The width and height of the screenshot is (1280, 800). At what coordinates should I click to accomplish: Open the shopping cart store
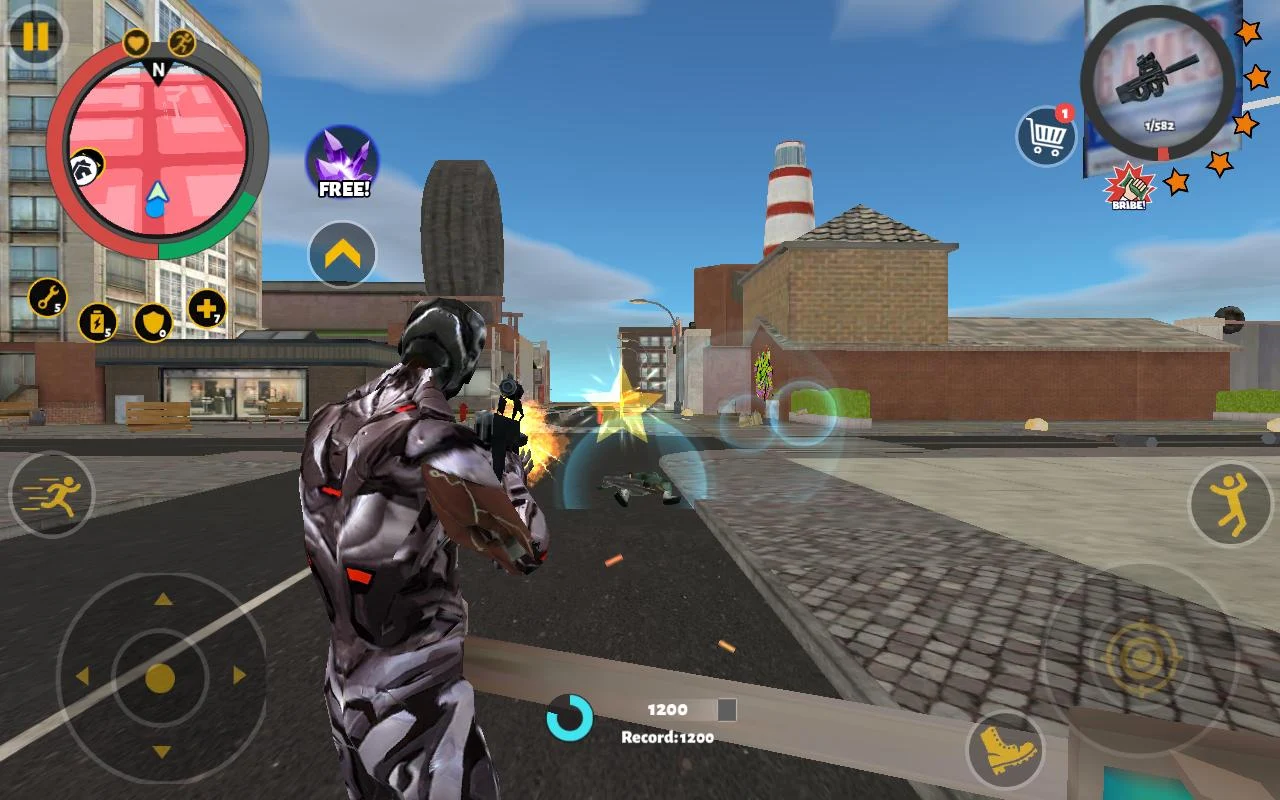pos(1046,135)
